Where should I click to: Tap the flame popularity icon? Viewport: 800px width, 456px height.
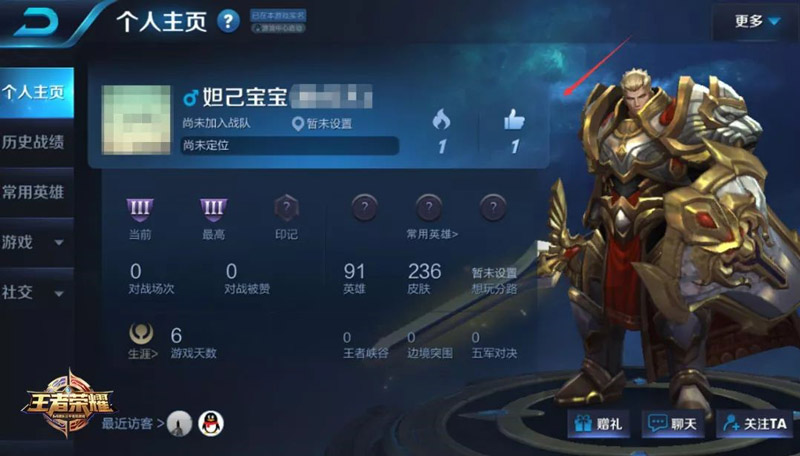click(441, 121)
